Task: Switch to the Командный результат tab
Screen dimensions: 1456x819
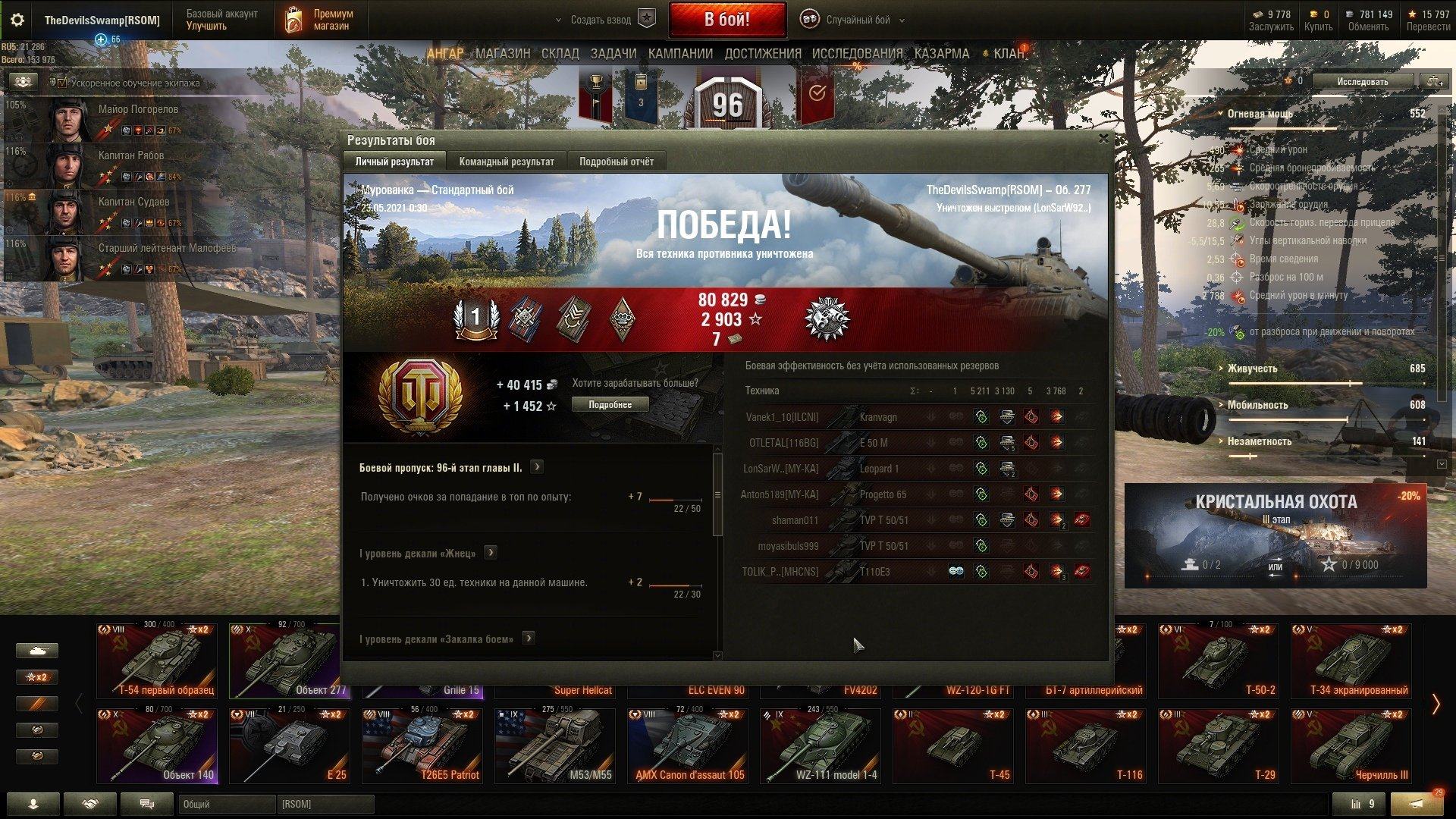Action: point(506,162)
